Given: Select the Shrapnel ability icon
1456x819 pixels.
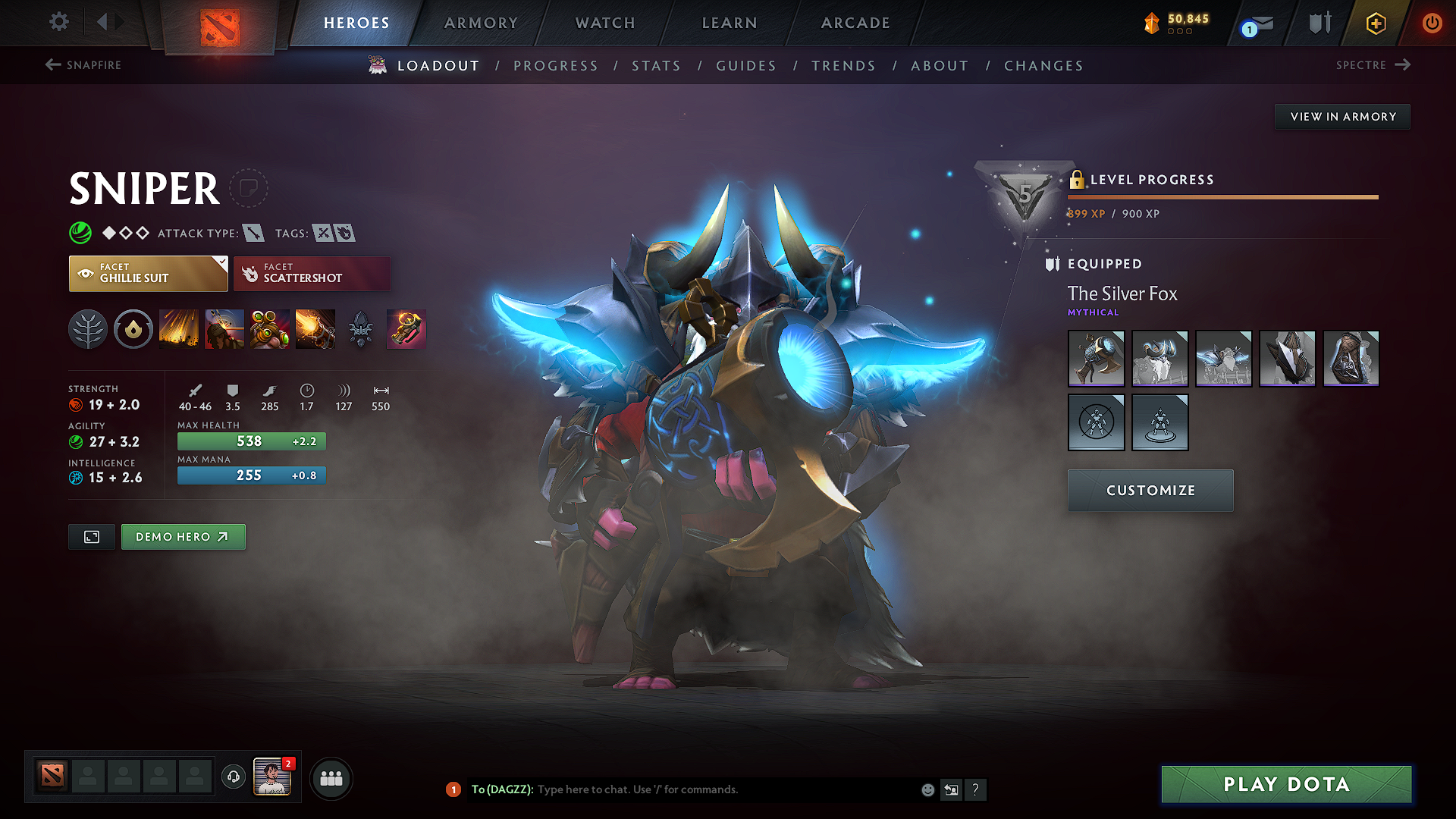Looking at the screenshot, I should coord(179,329).
